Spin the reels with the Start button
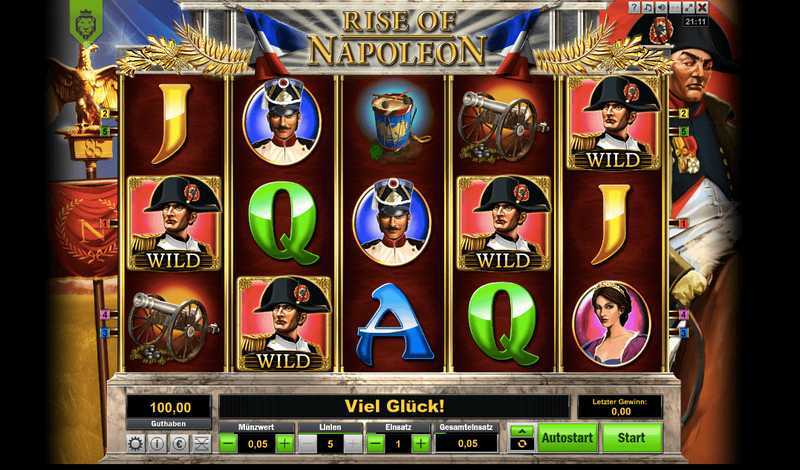 tap(632, 437)
